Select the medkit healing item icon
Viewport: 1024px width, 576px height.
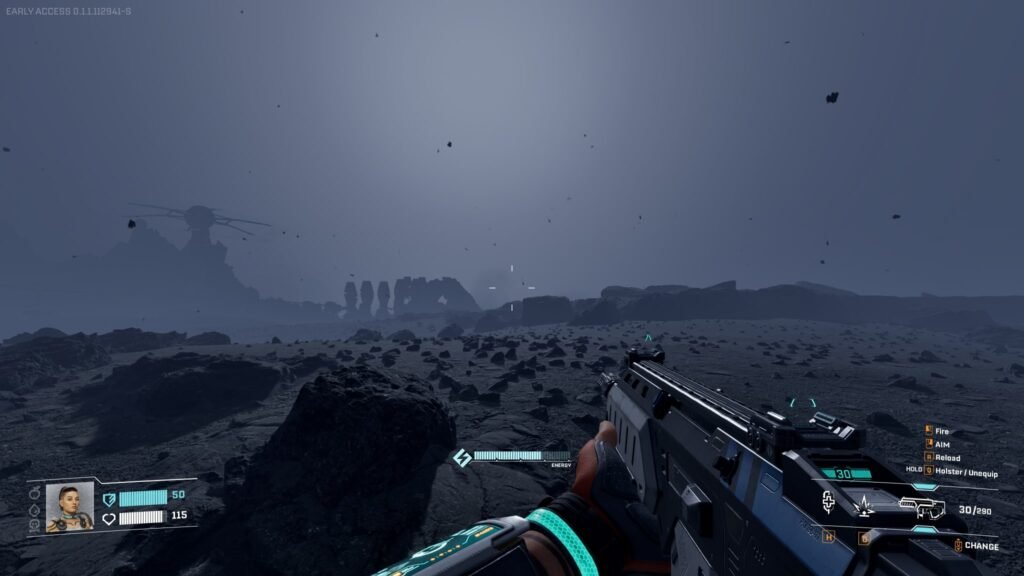[829, 502]
